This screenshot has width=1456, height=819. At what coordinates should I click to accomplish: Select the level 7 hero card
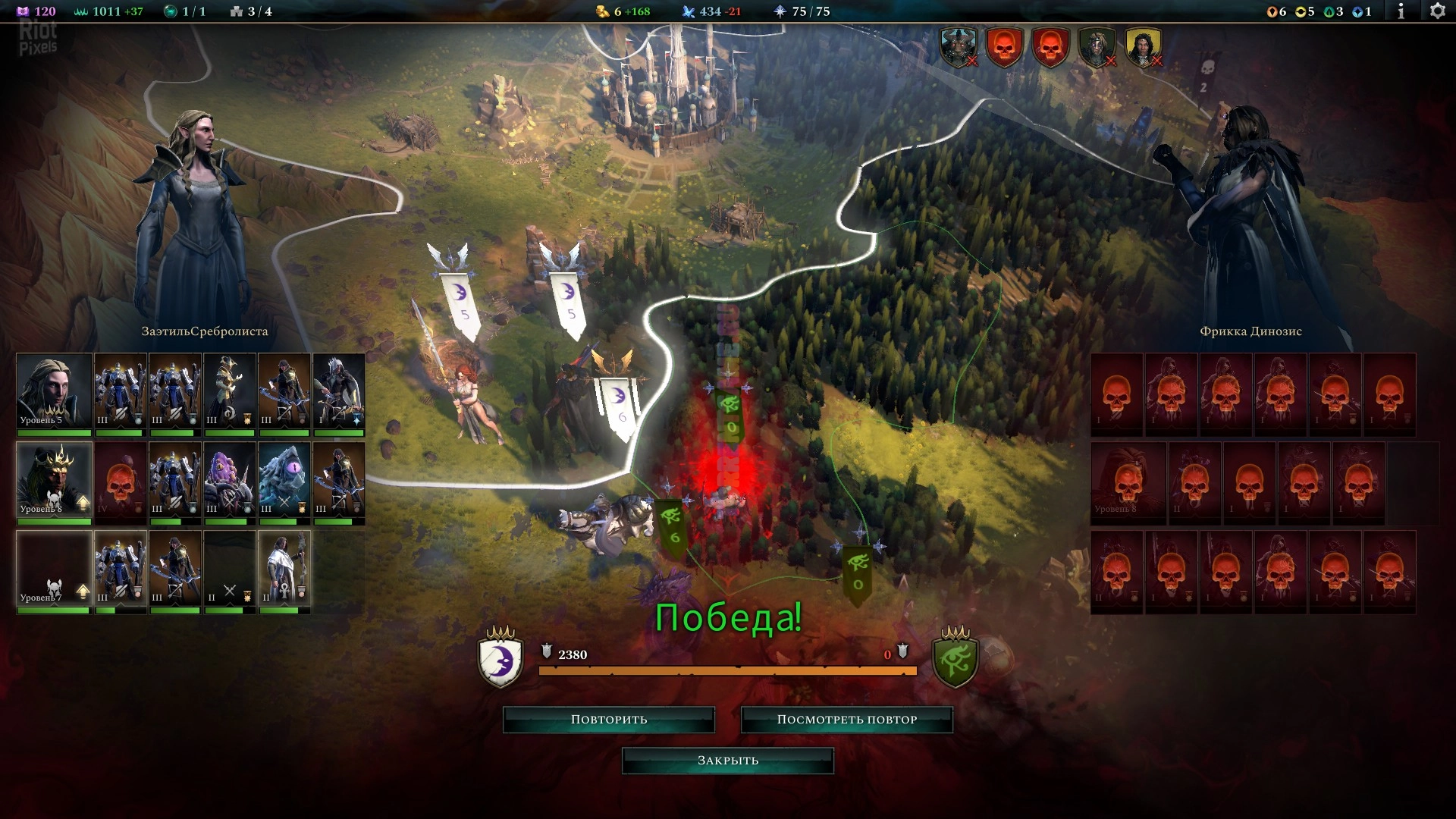tap(54, 569)
